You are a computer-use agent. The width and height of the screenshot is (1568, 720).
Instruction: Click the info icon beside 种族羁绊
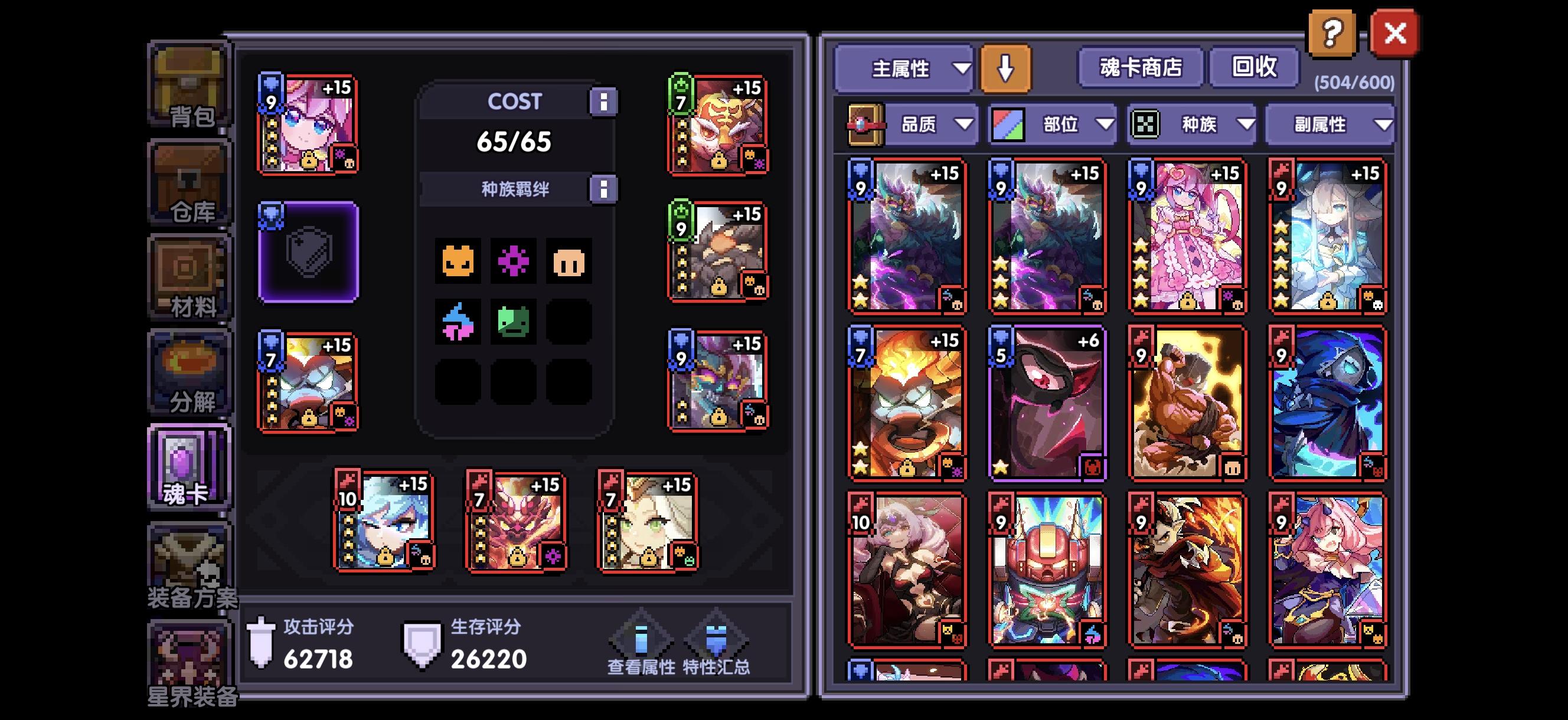[603, 188]
